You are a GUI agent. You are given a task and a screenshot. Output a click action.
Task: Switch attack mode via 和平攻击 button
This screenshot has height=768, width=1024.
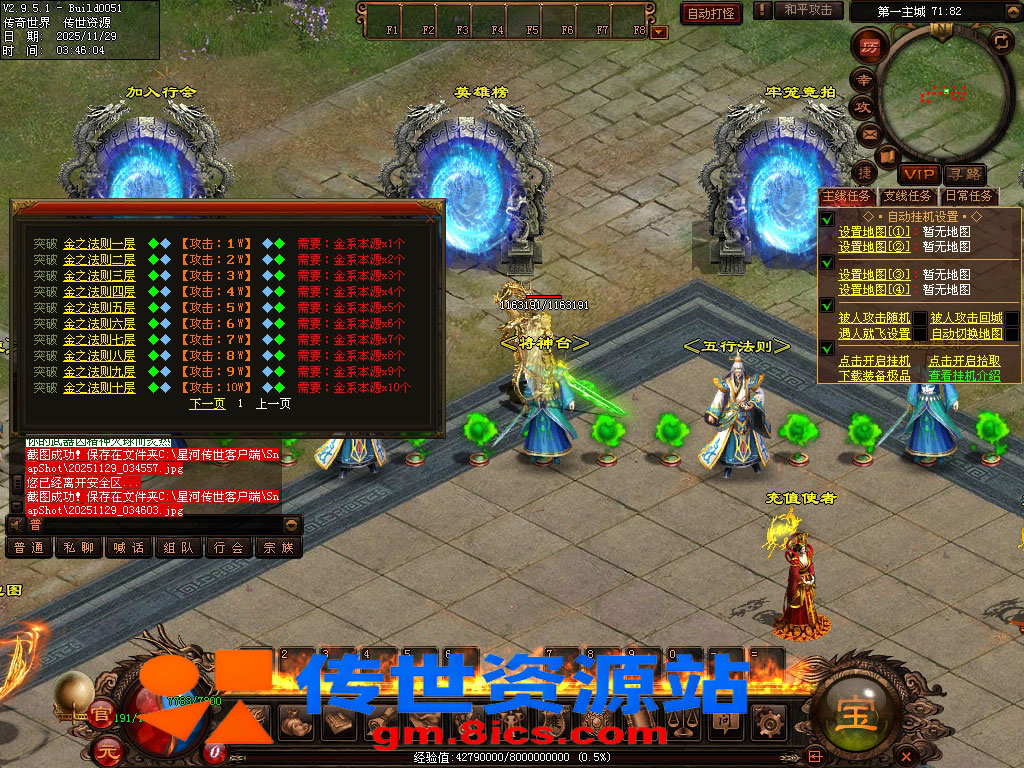click(x=808, y=10)
